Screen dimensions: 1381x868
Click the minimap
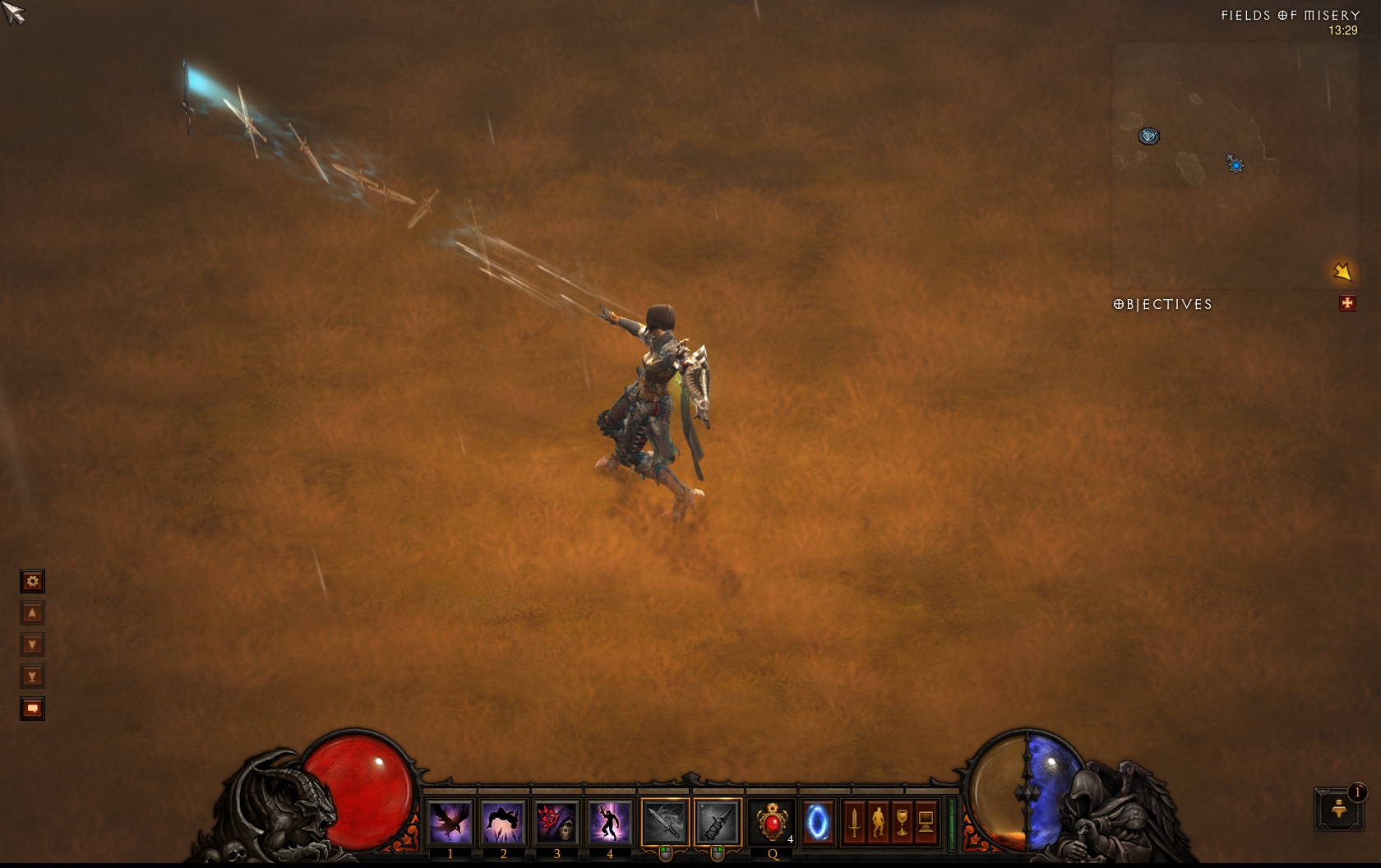[x=1233, y=164]
